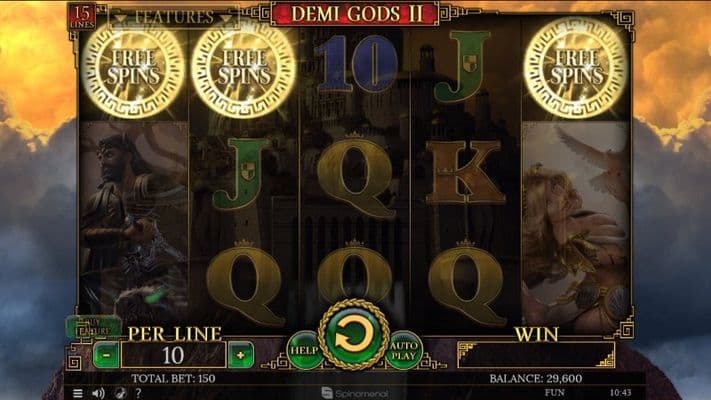Decrease the per-line bet with minus
The width and height of the screenshot is (711, 400).
coord(107,355)
